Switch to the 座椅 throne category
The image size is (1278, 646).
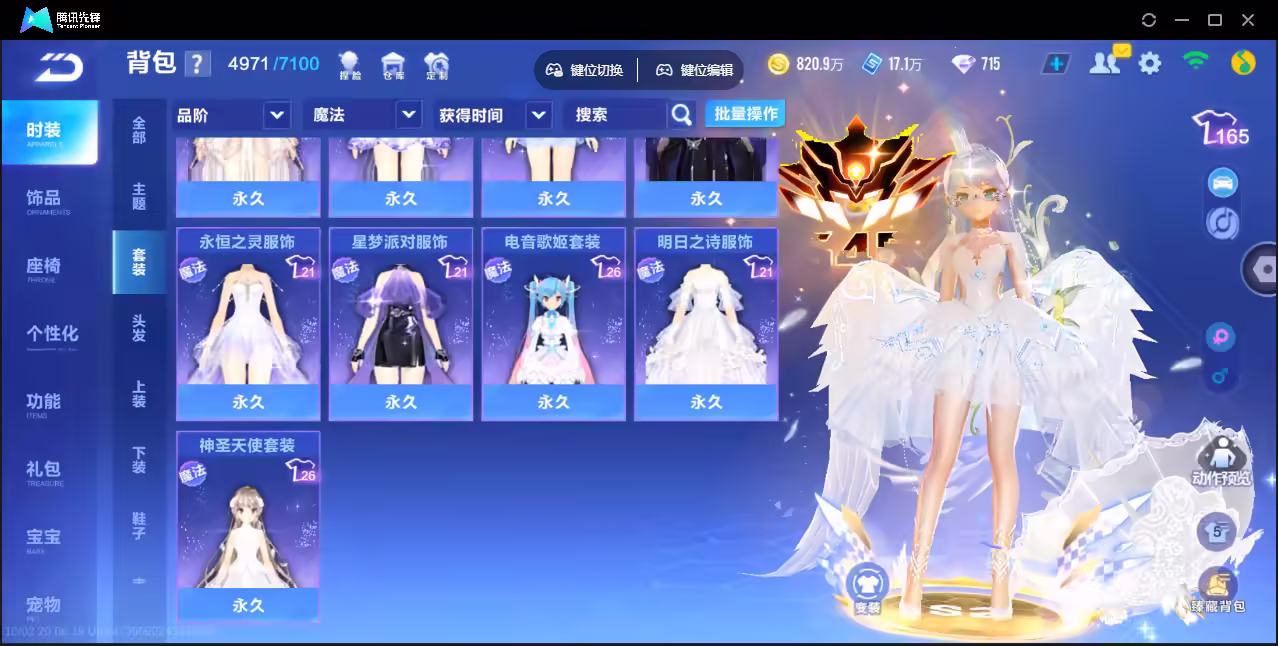[x=44, y=267]
